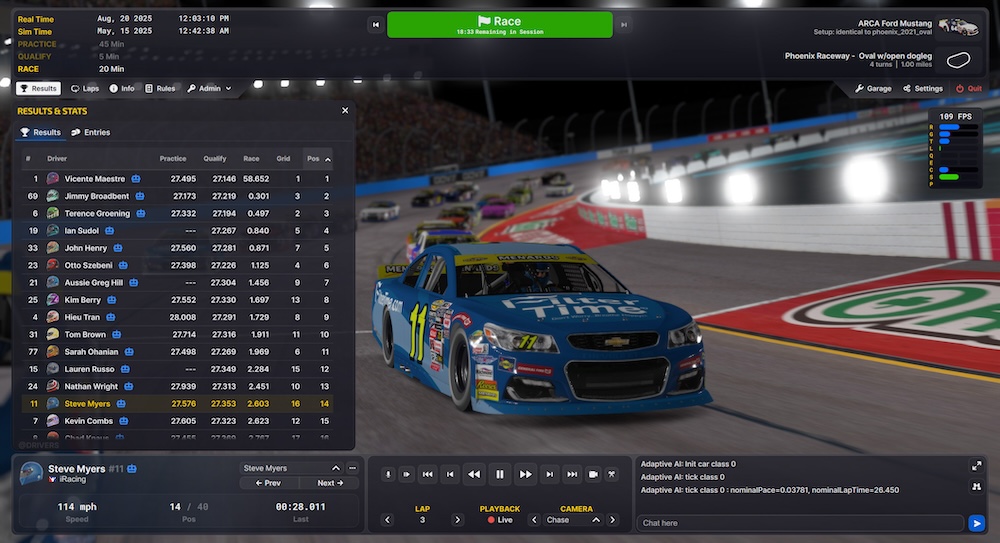Close the Results & Stats panel
The width and height of the screenshot is (1000, 543).
pos(345,111)
